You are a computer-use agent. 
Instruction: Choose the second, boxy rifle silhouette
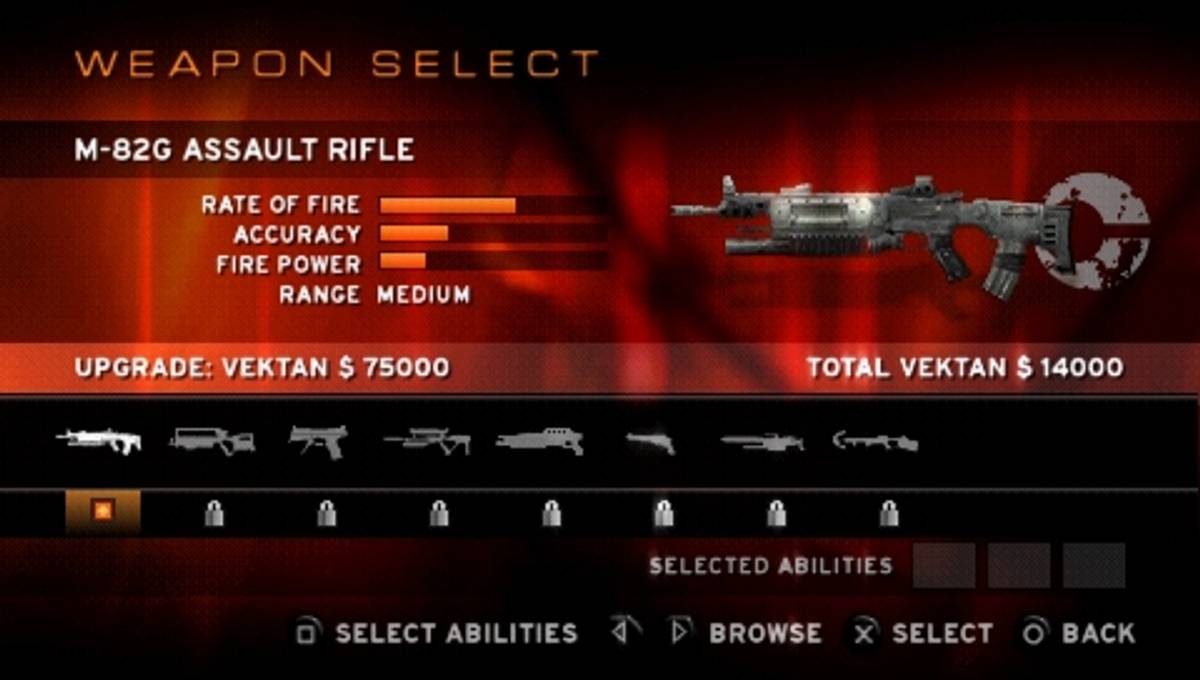(x=212, y=441)
